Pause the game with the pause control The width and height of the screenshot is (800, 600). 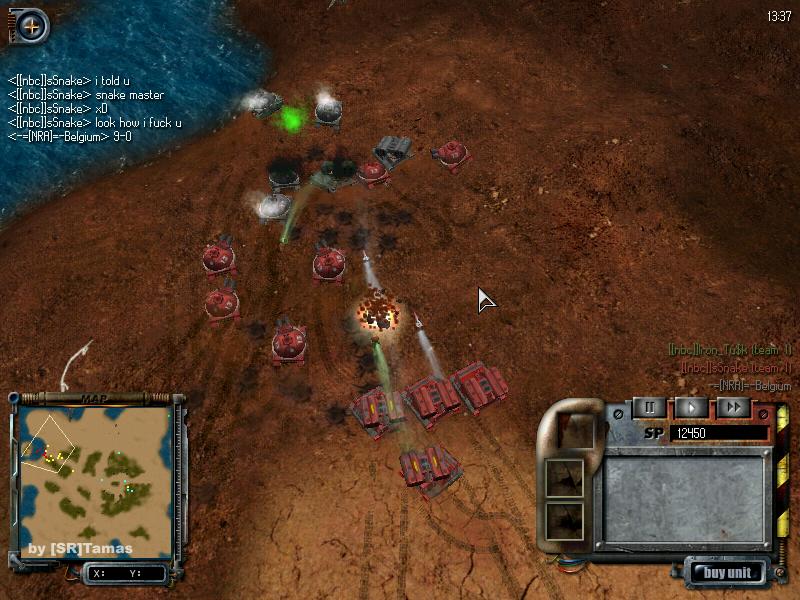click(649, 408)
